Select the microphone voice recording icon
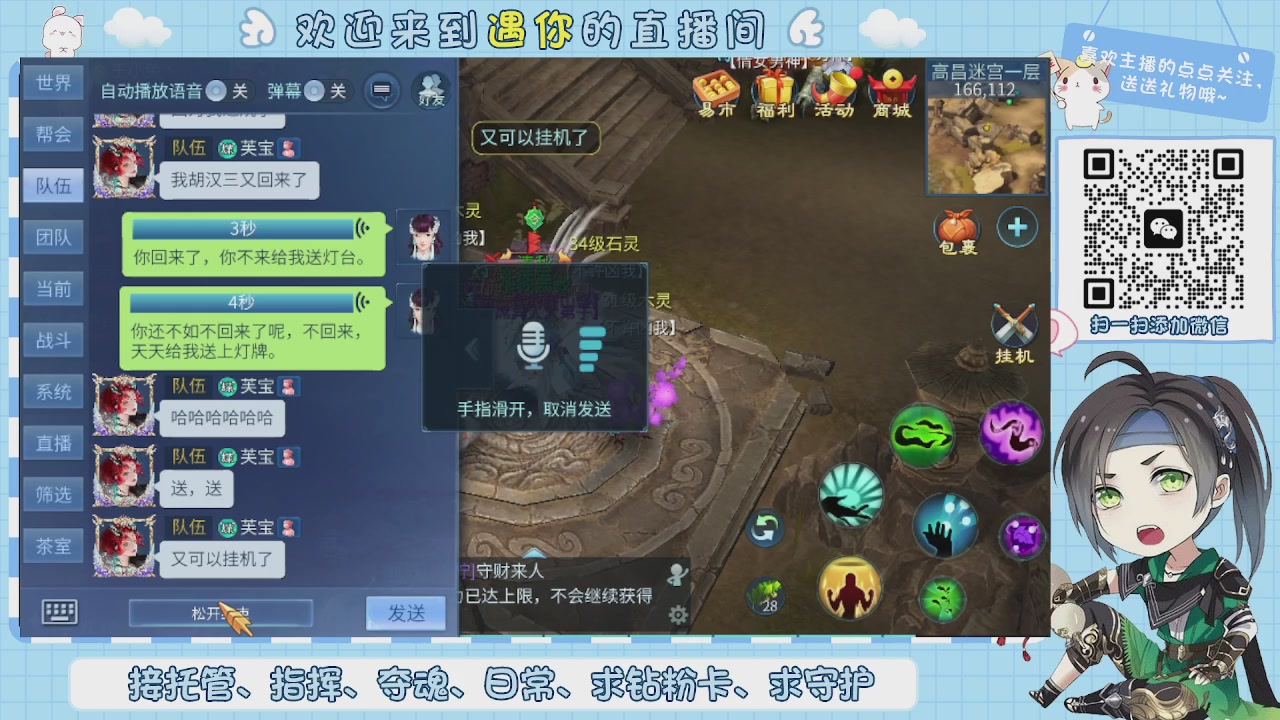This screenshot has width=1280, height=720. coord(534,347)
